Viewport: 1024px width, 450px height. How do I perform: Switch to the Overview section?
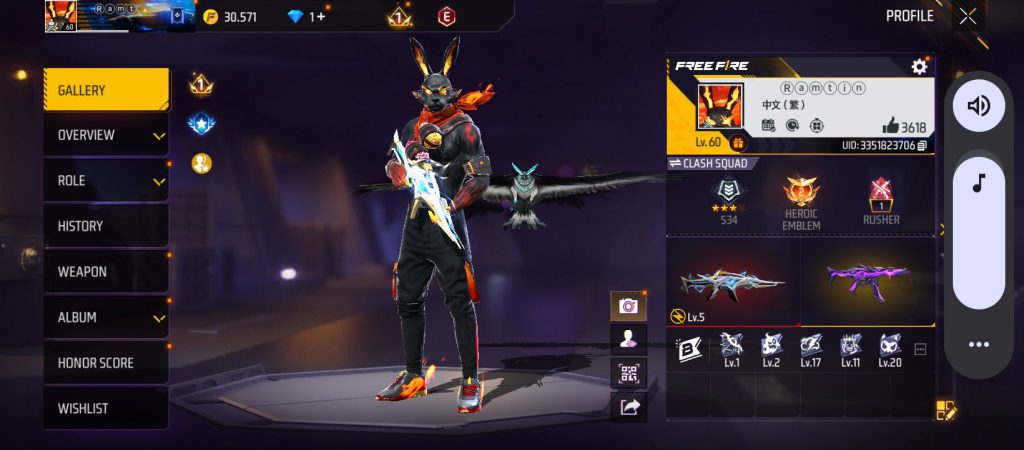tap(105, 135)
